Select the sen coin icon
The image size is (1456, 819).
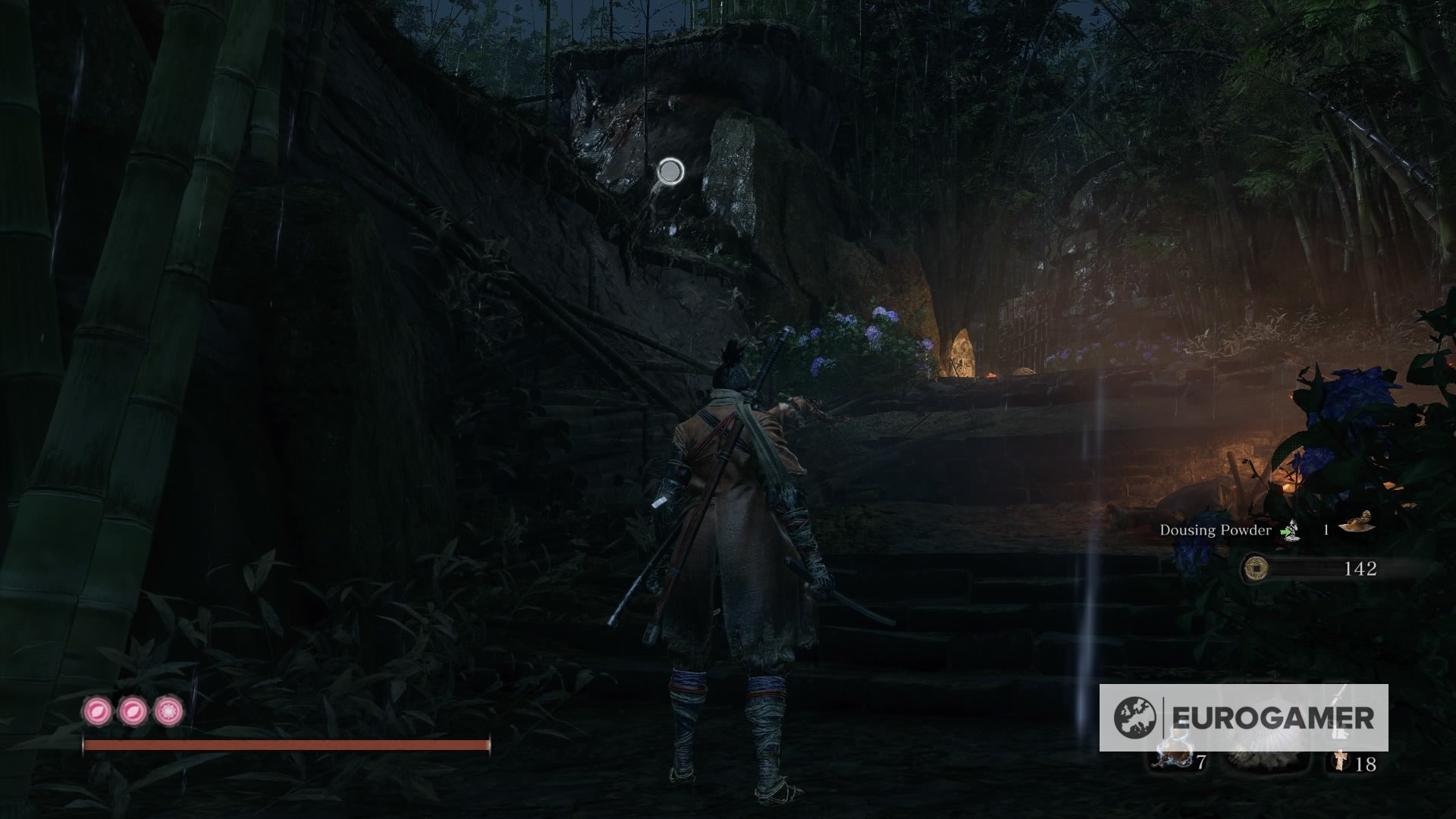point(1257,569)
